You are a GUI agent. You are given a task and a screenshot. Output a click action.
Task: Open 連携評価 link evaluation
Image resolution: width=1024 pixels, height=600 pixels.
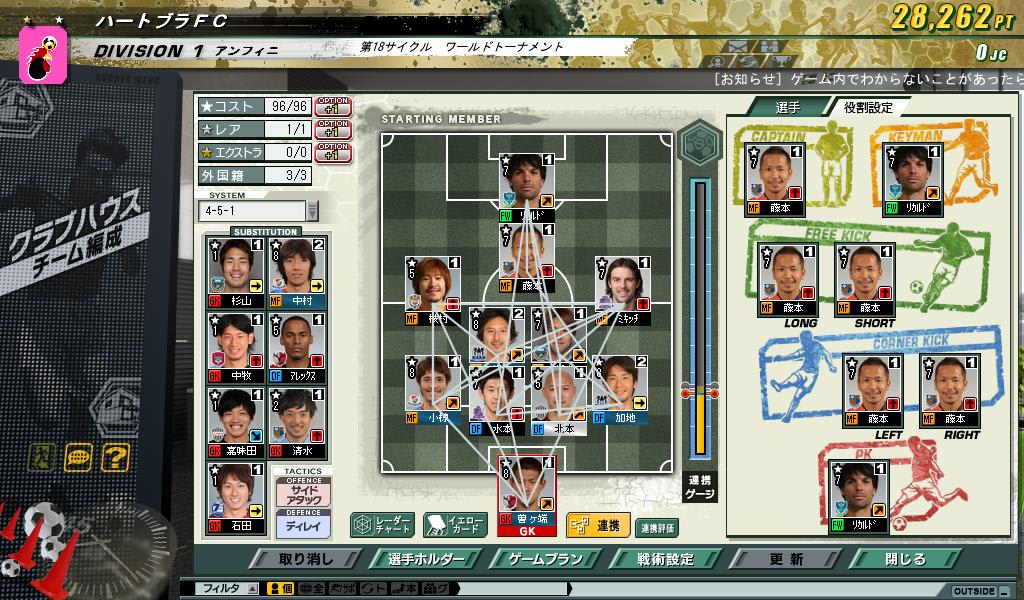(656, 527)
